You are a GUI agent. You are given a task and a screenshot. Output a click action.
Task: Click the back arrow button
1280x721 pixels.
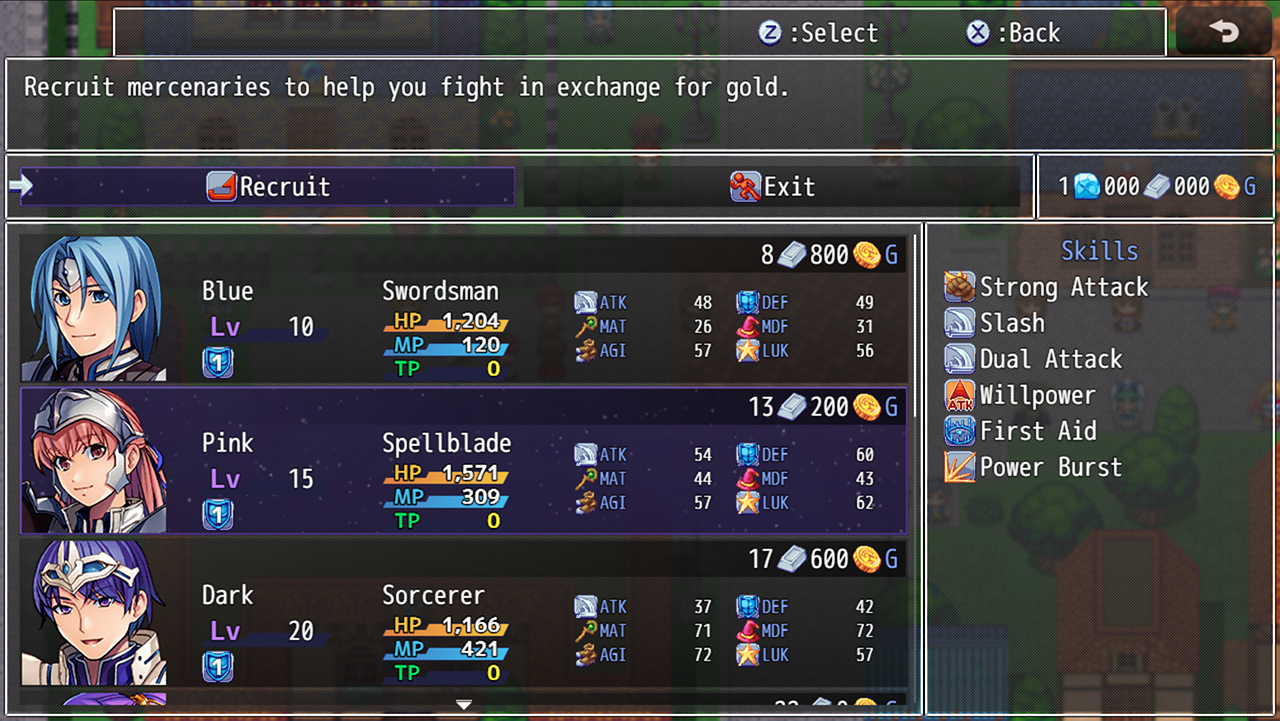(1223, 32)
